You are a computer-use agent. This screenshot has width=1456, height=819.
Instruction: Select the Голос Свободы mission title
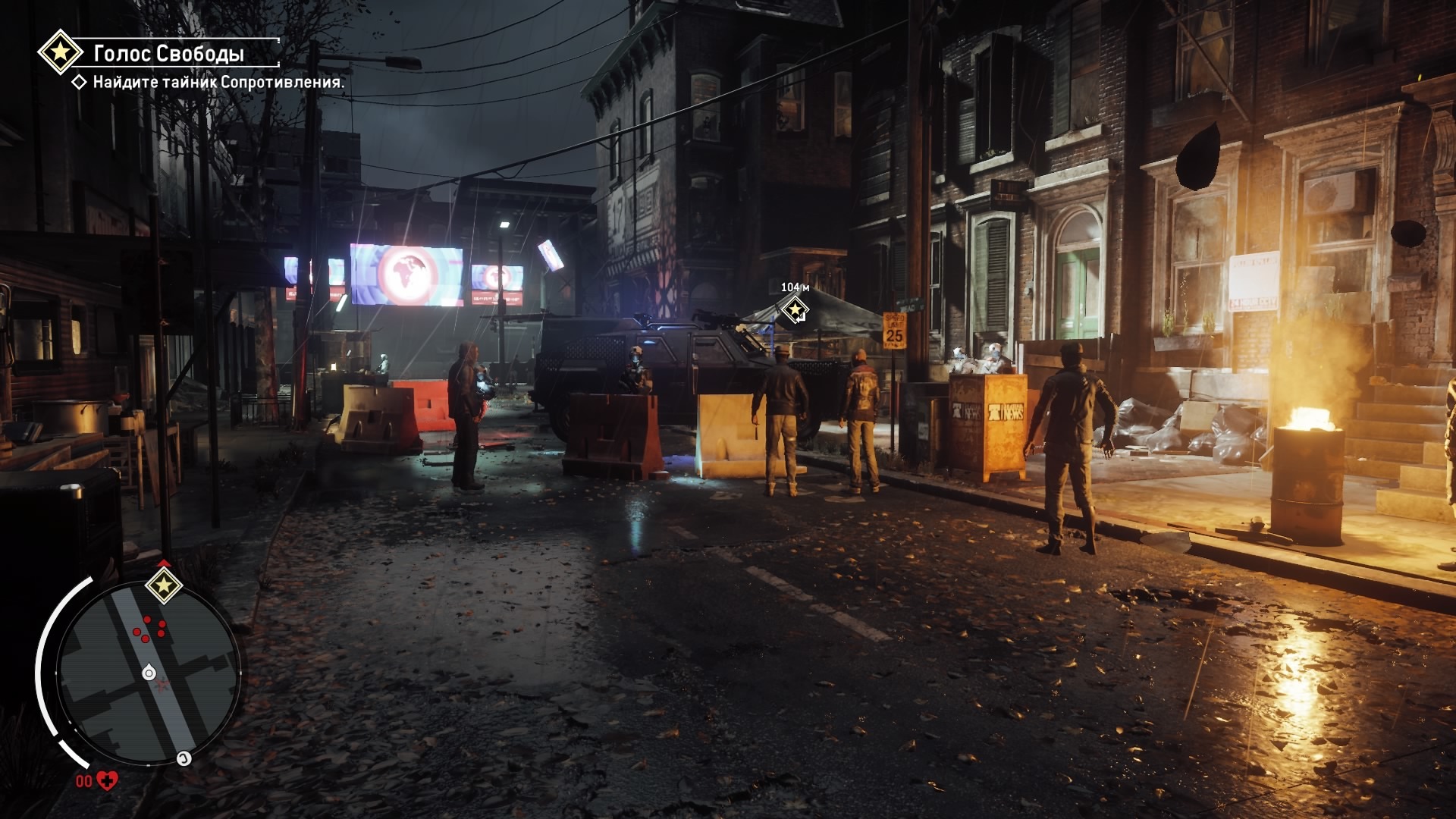pos(168,53)
